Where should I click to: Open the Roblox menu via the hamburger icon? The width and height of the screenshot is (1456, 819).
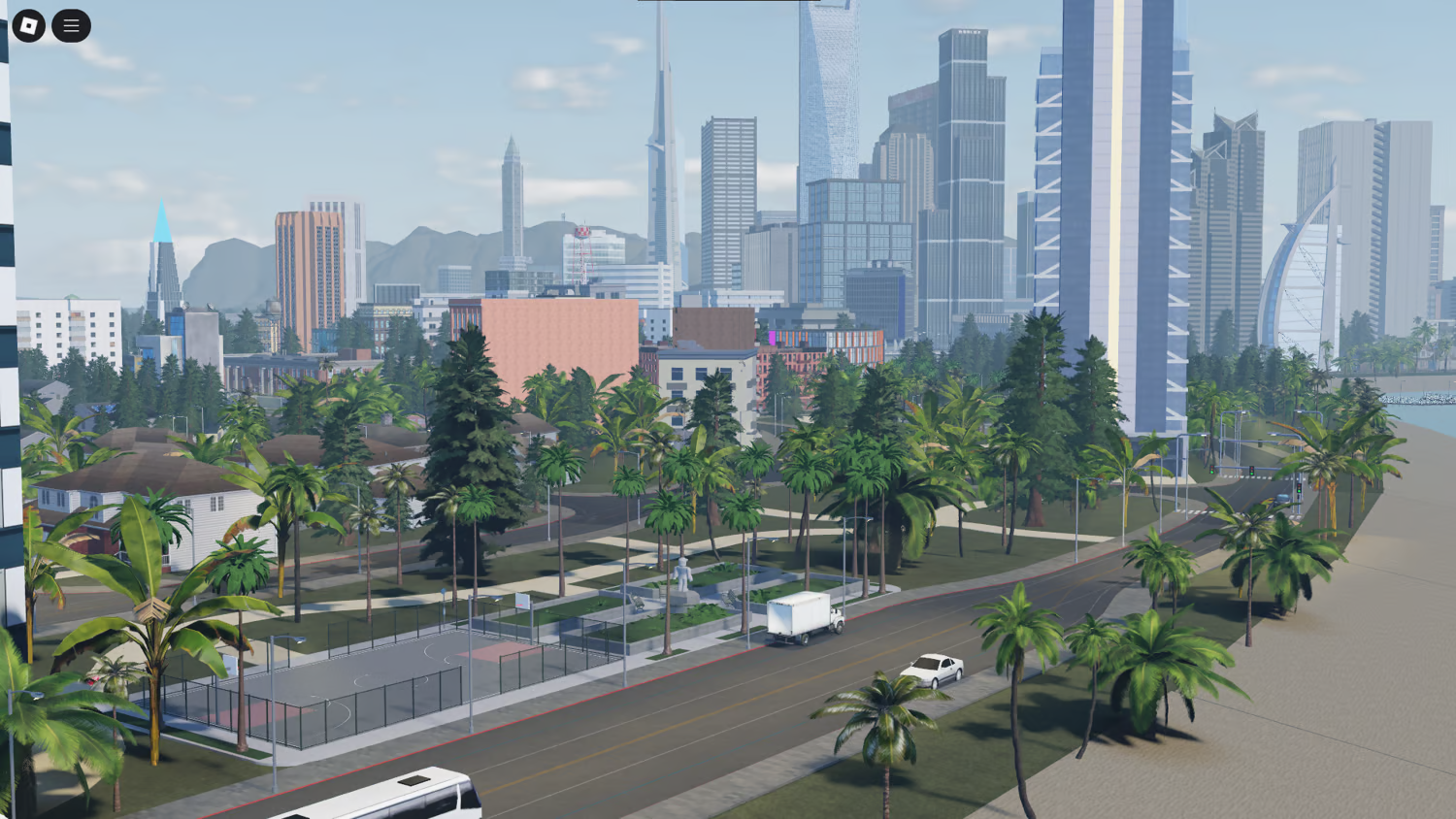pos(70,26)
